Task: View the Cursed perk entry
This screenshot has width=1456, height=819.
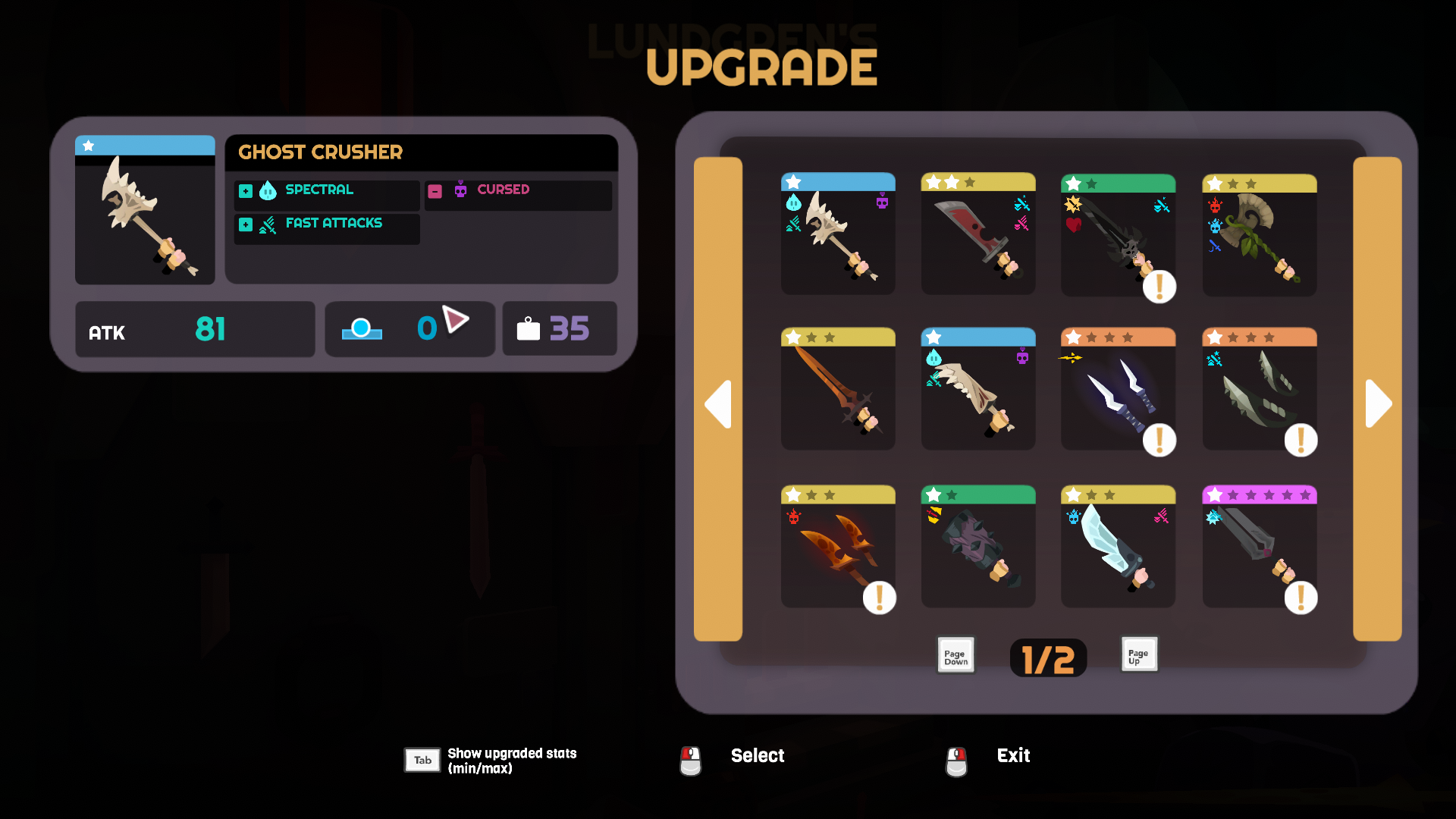Action: (518, 191)
